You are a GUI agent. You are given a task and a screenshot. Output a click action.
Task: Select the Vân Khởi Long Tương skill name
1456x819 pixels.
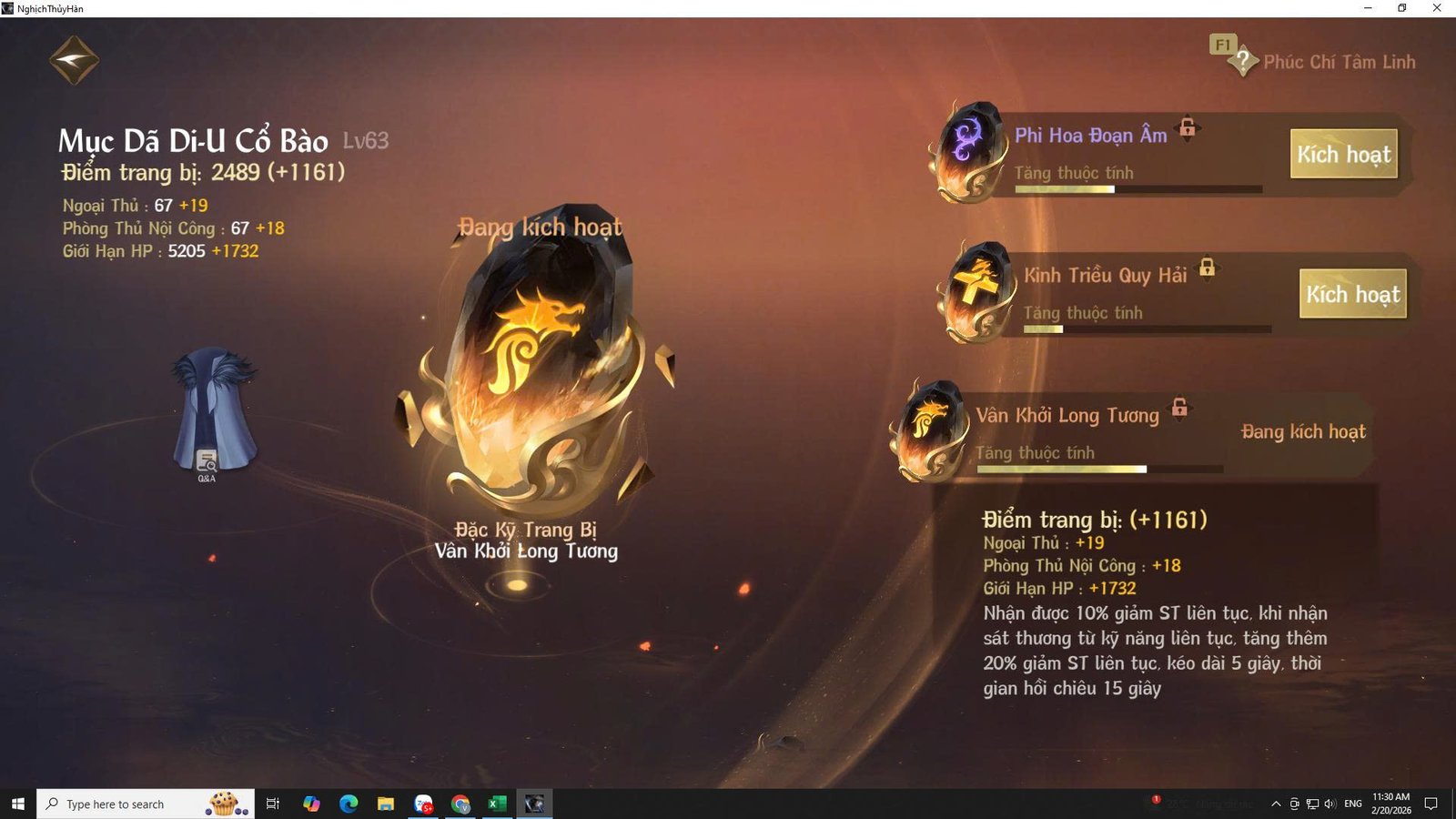(x=1067, y=415)
